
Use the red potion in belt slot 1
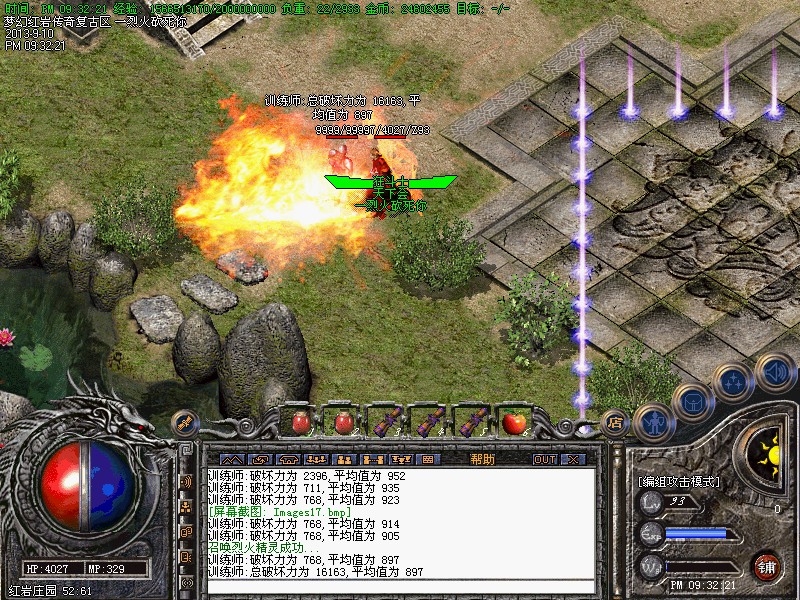300,421
